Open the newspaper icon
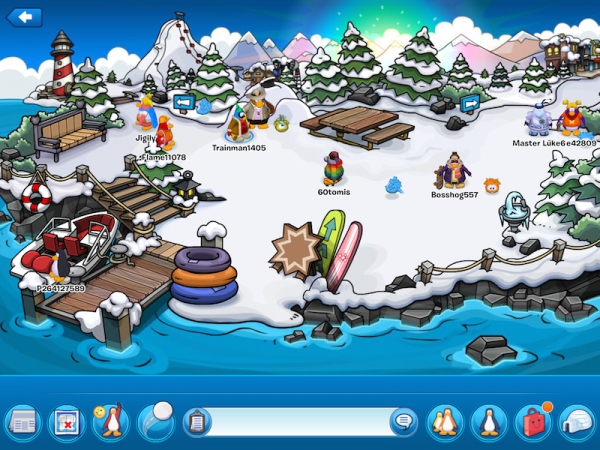 (x=22, y=421)
